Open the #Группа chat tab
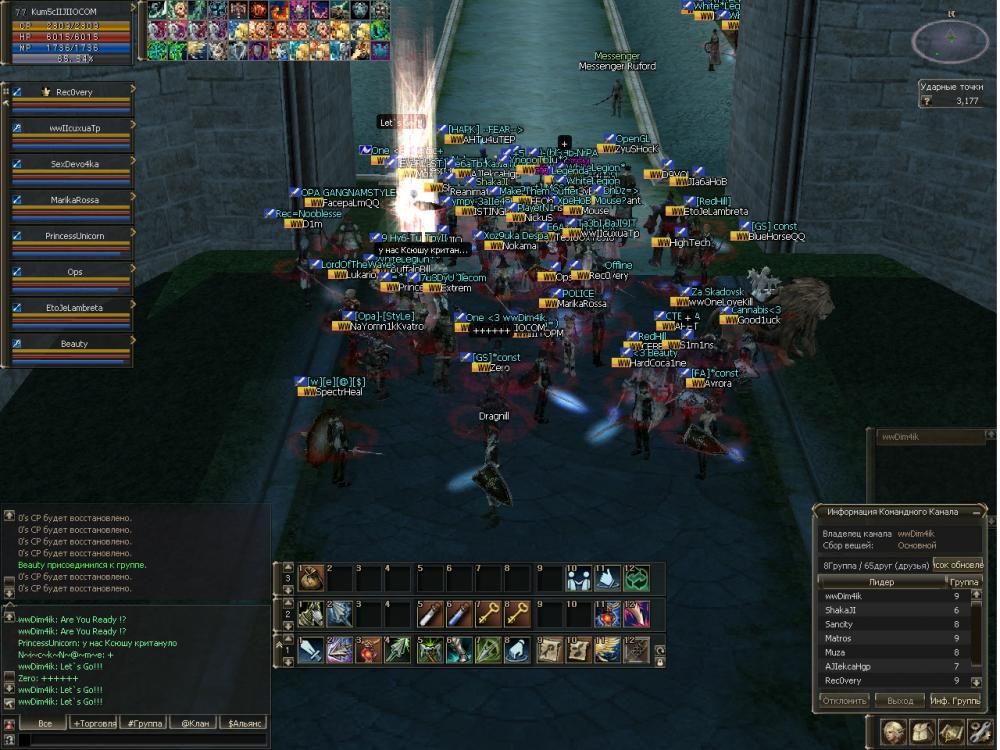Viewport: 1000px width, 750px height. 146,723
